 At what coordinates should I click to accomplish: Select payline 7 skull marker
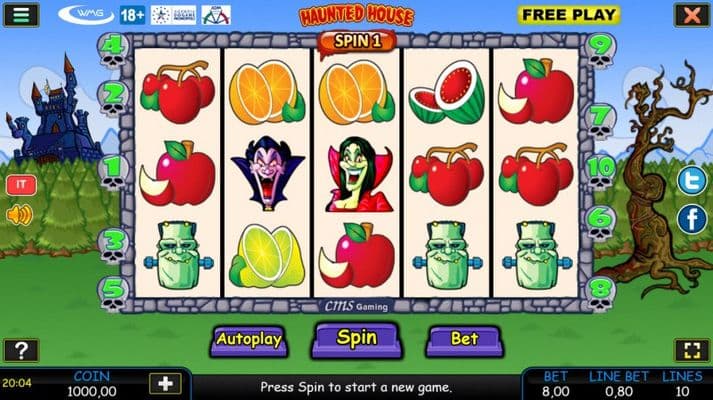tap(600, 118)
